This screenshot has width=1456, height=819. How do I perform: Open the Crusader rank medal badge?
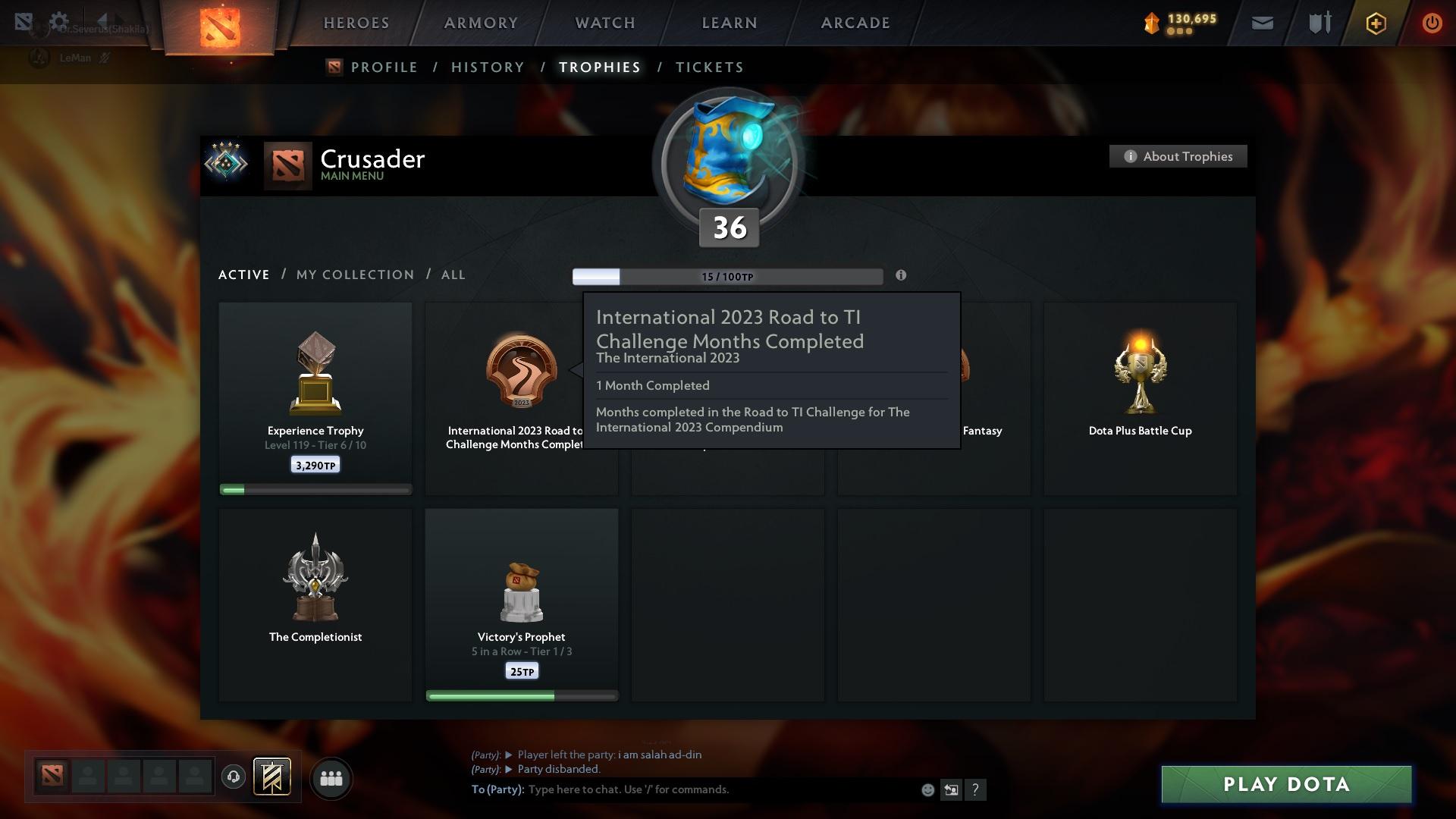click(226, 162)
